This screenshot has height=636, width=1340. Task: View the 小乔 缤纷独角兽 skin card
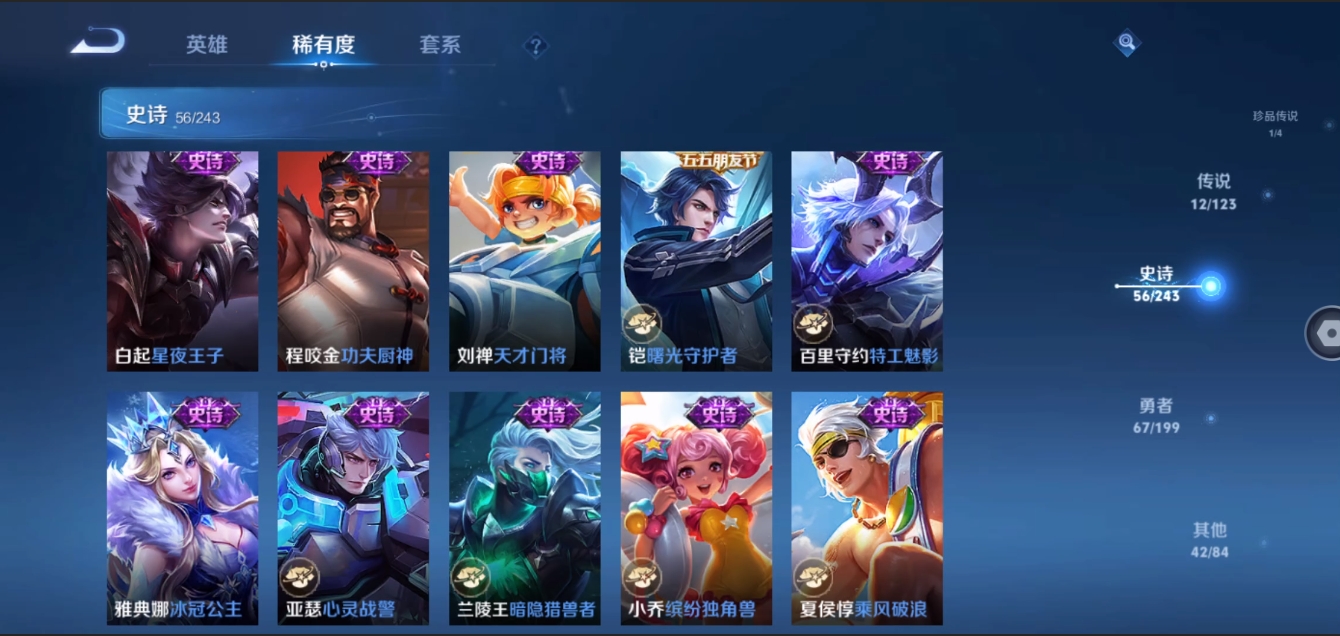coord(696,508)
